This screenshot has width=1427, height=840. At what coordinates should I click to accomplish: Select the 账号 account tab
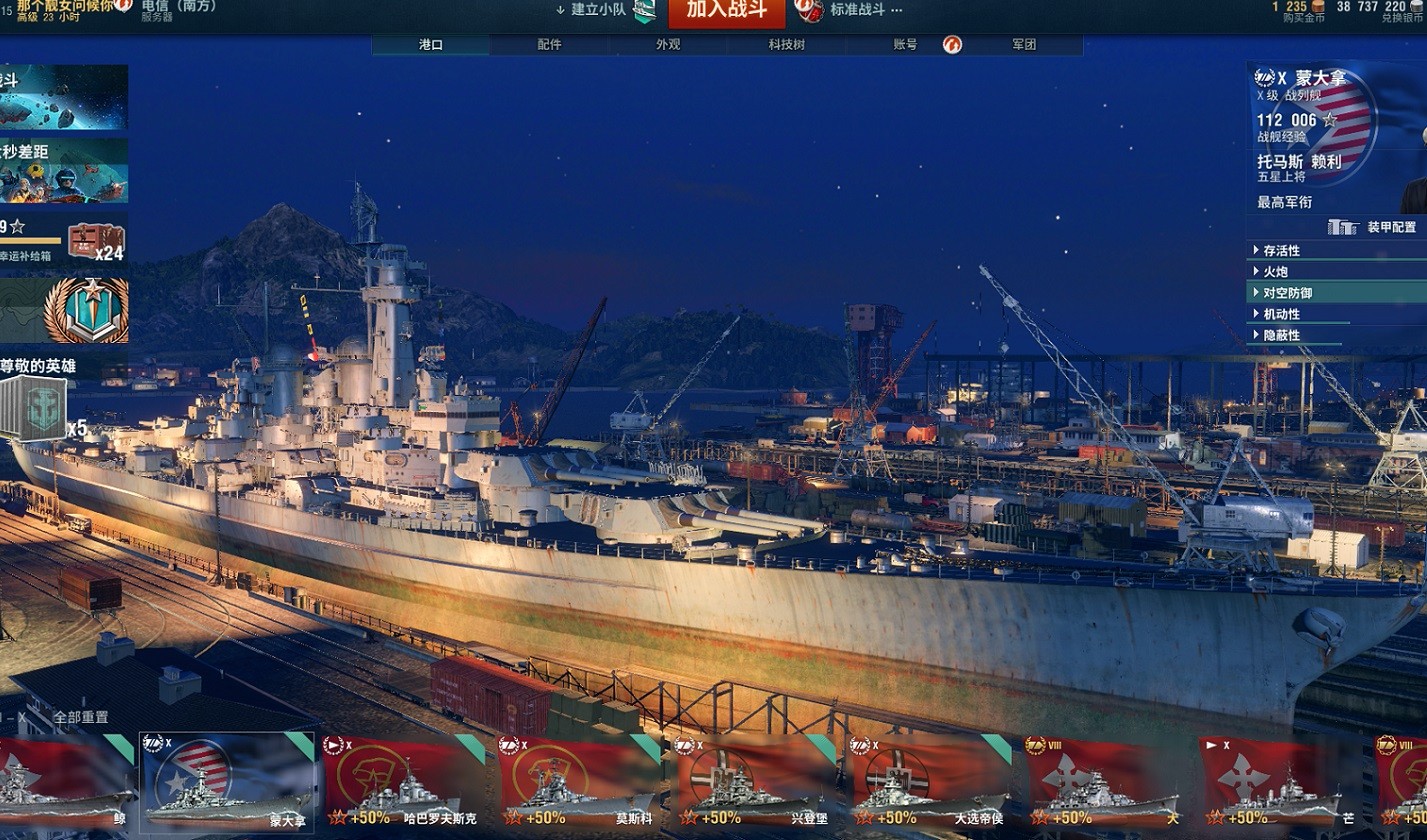(905, 45)
